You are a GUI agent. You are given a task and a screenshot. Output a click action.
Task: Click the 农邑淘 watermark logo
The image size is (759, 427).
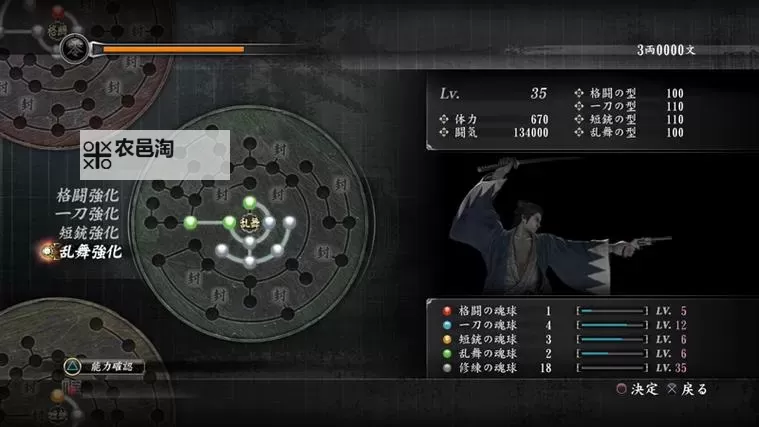155,154
